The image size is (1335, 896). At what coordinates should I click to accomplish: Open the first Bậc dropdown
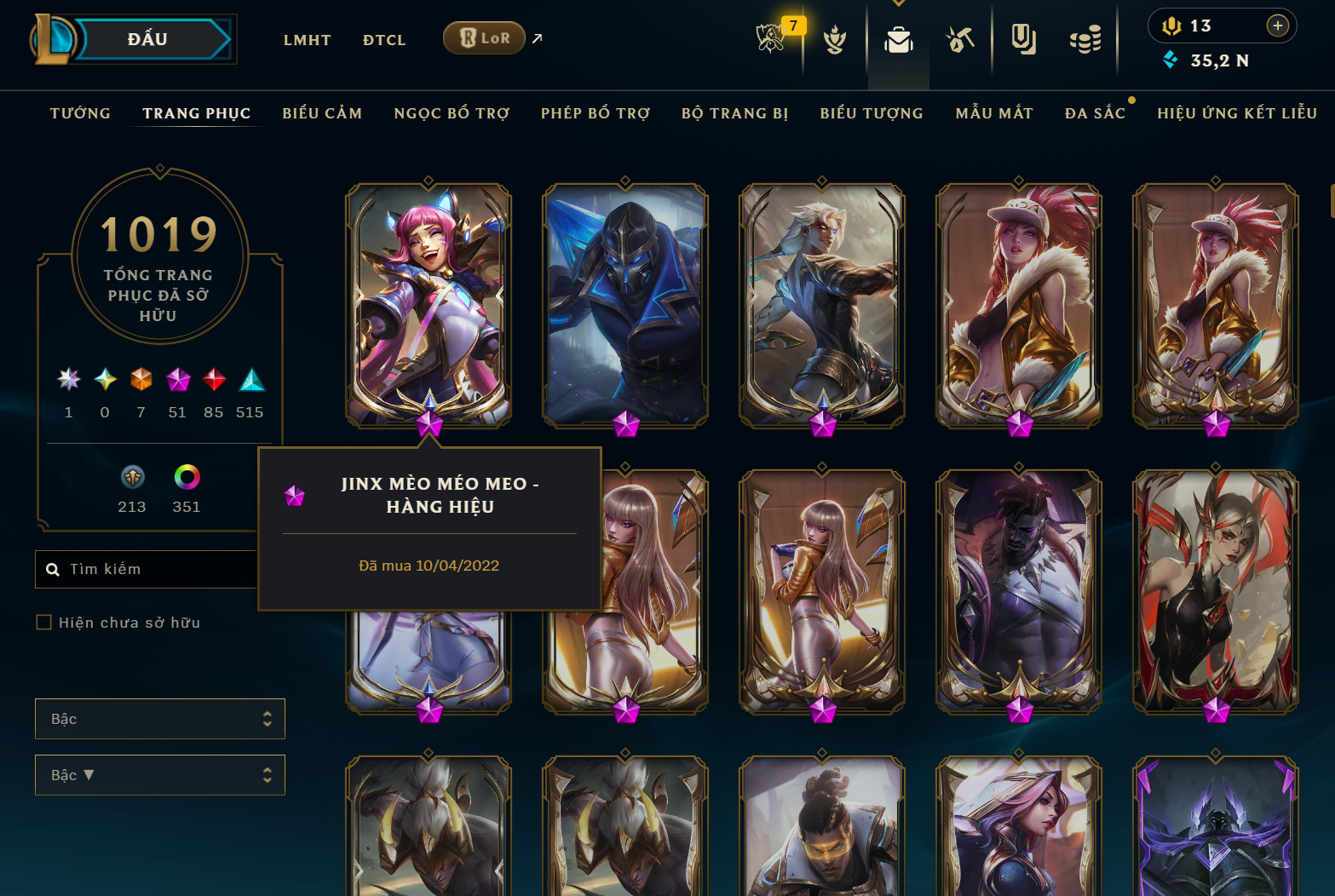(160, 719)
